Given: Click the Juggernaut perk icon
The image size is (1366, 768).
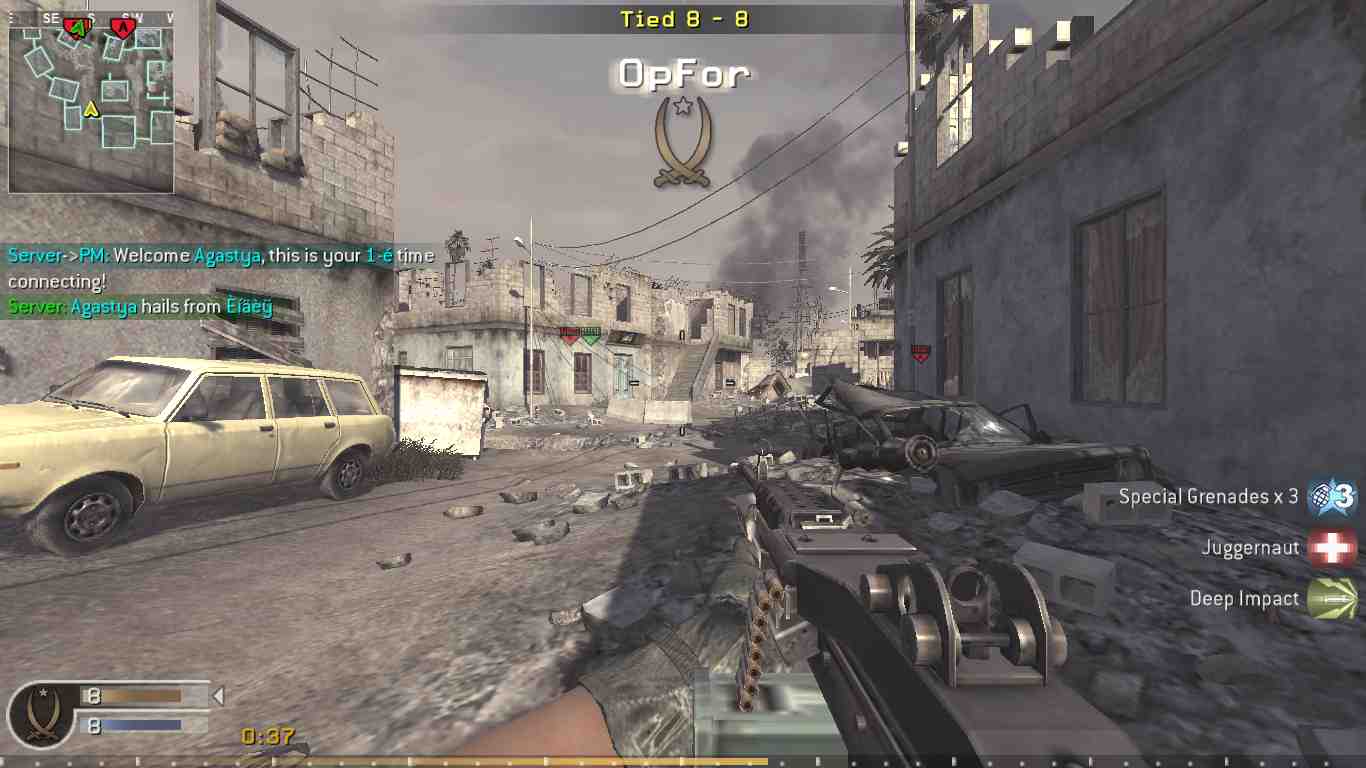Looking at the screenshot, I should [x=1332, y=547].
